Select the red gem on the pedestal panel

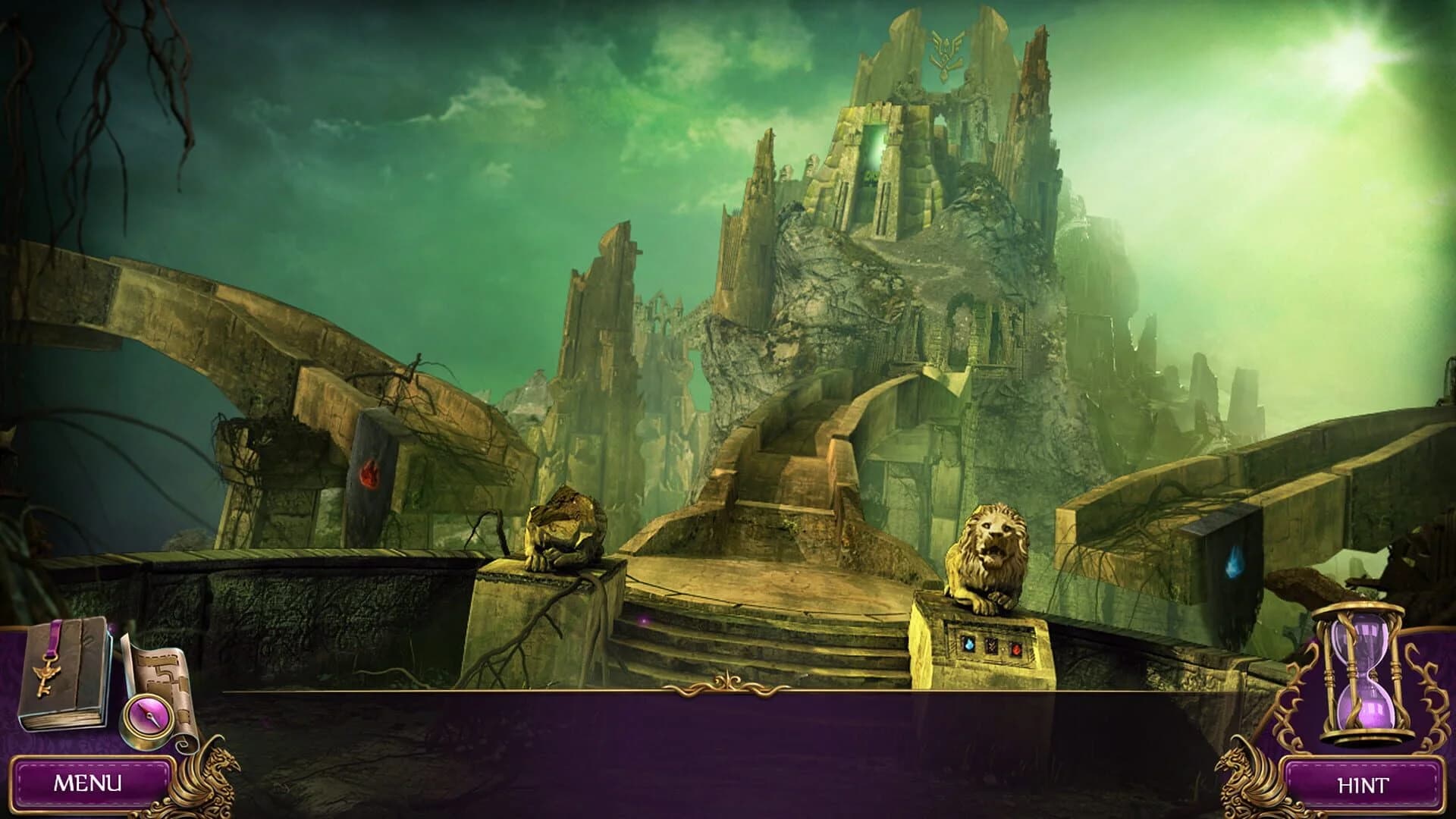tap(1016, 648)
